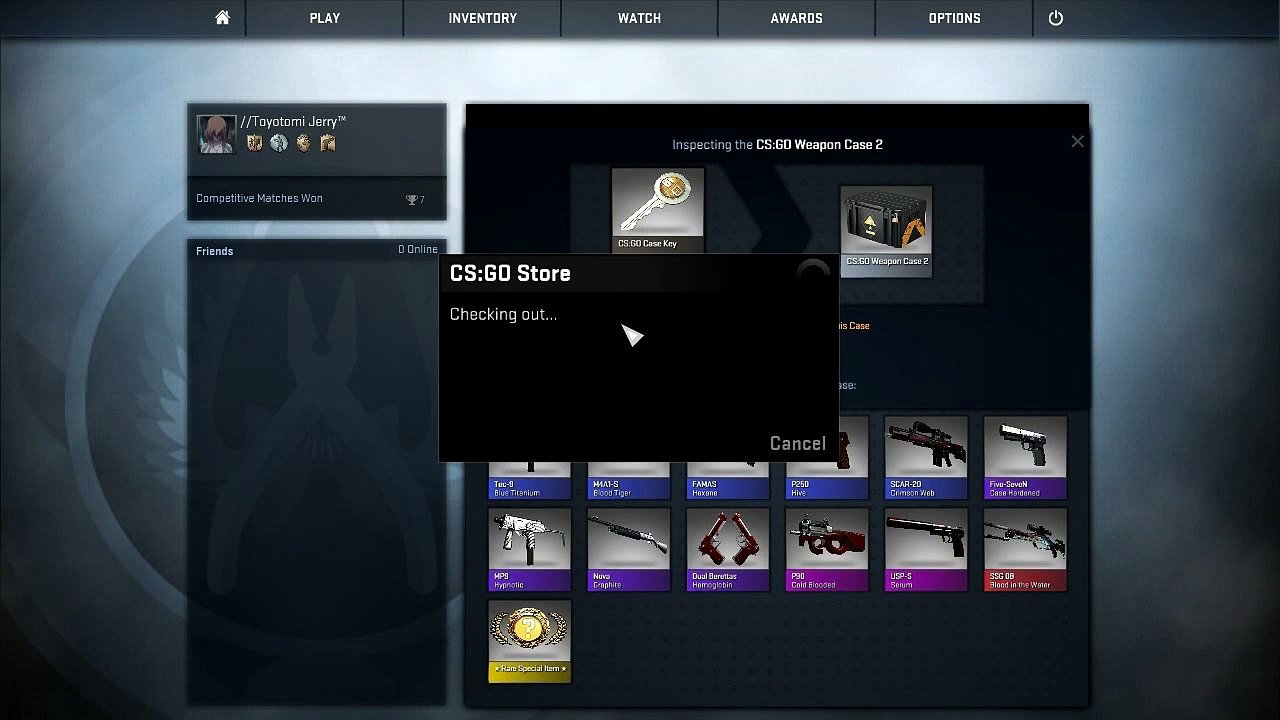Open the Play menu
This screenshot has width=1280, height=720.
[x=324, y=18]
